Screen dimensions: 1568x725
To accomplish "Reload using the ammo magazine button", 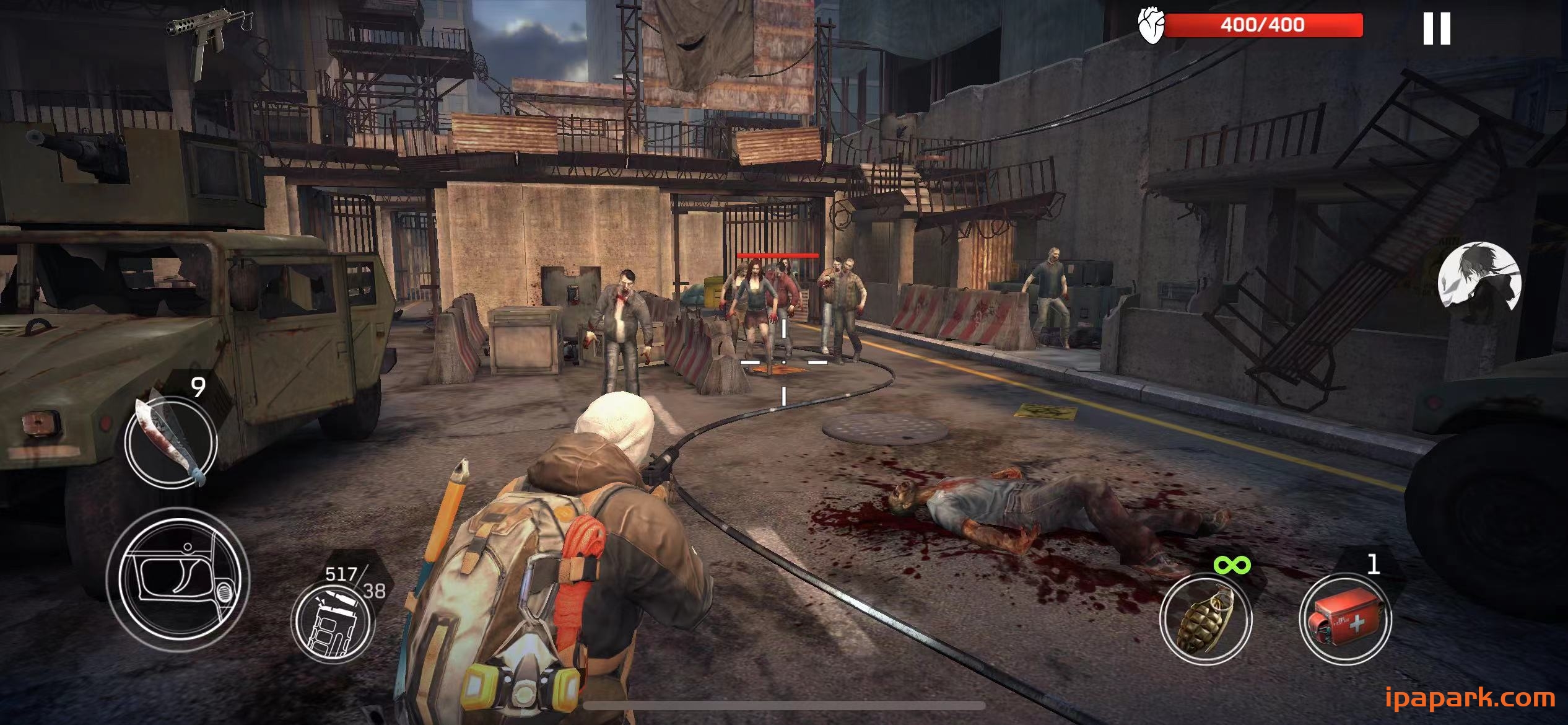I will pos(333,620).
